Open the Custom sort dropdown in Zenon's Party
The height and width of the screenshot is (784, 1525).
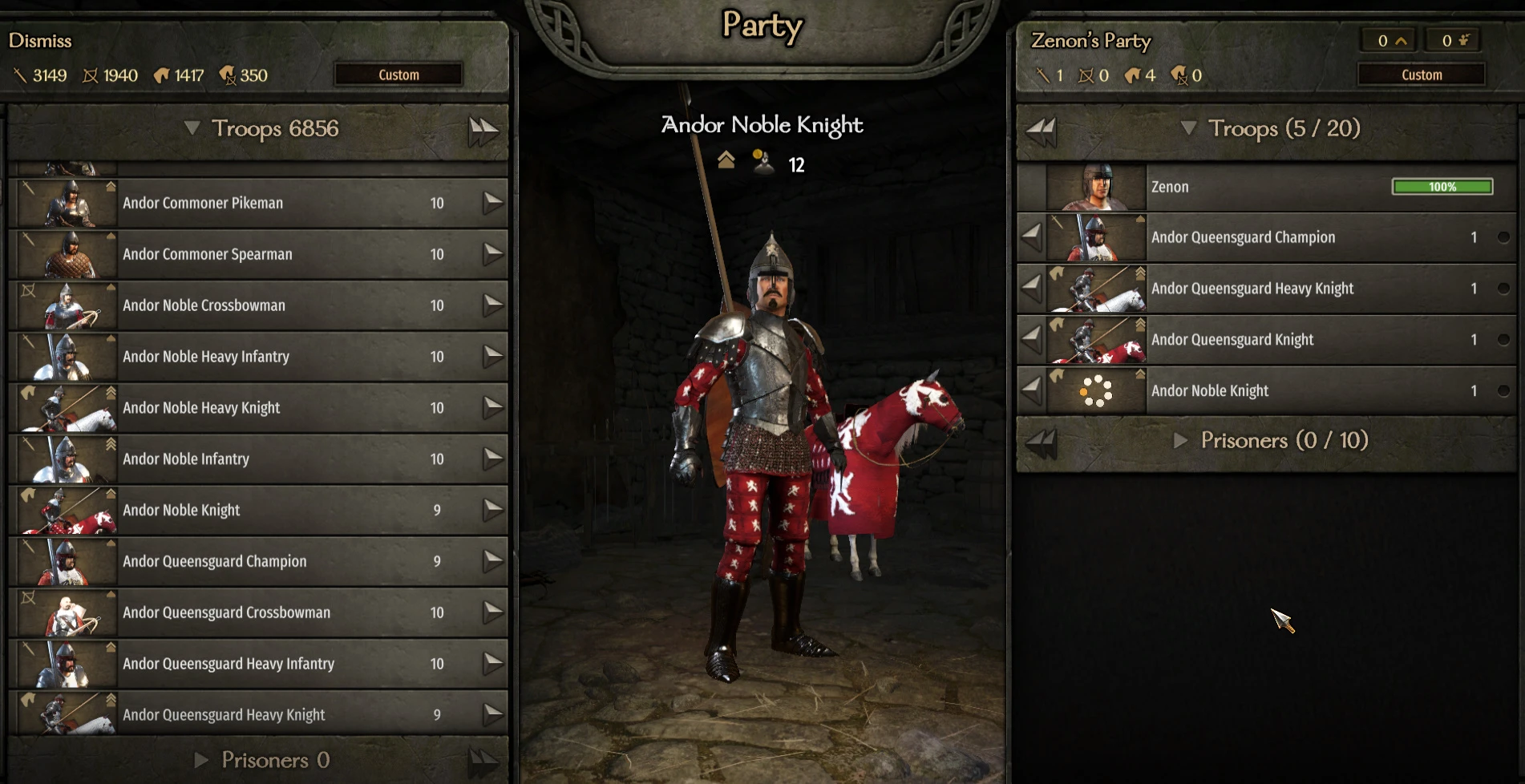coord(1421,75)
